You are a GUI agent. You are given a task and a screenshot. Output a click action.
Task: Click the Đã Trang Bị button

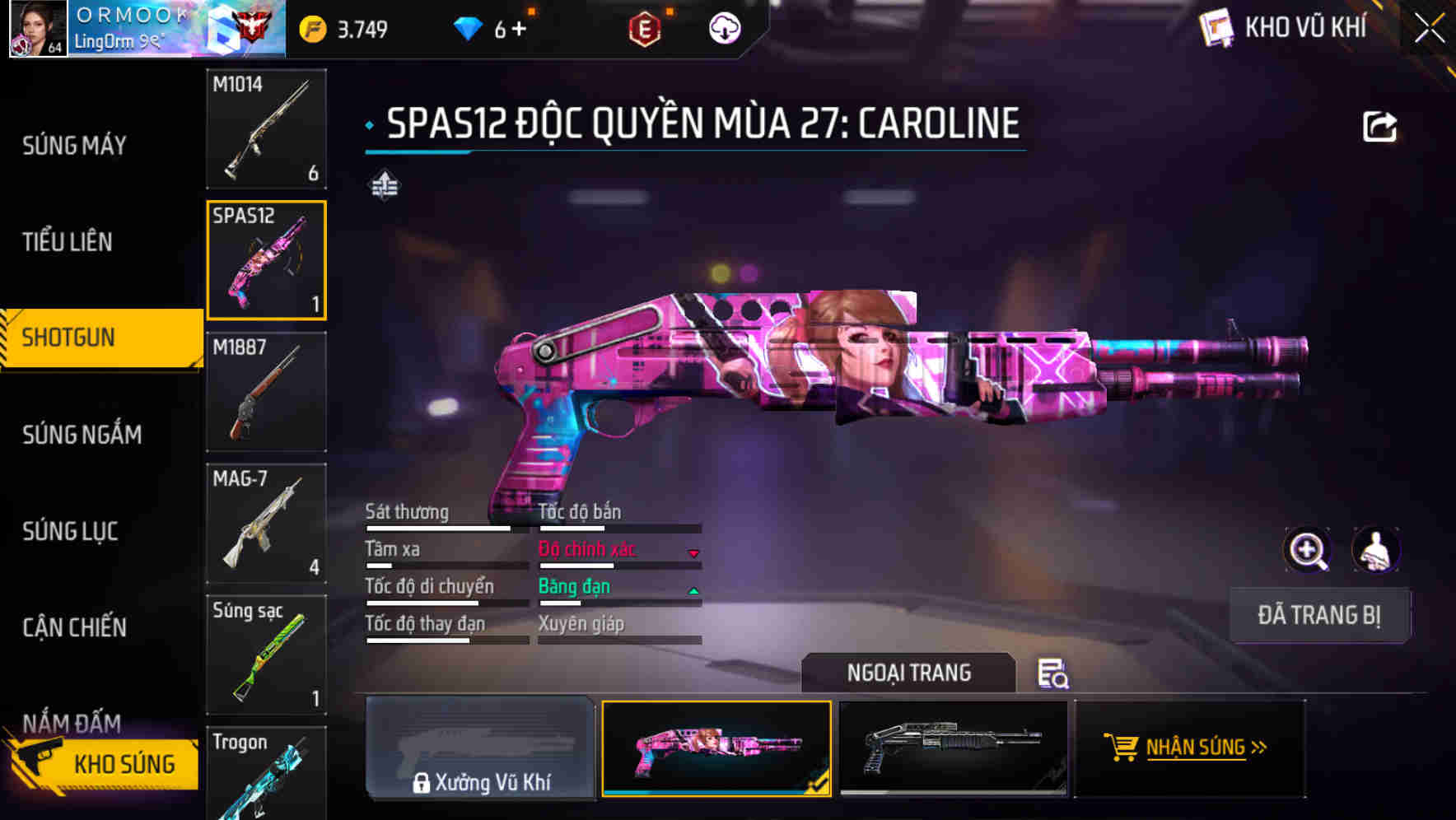pyautogui.click(x=1320, y=615)
